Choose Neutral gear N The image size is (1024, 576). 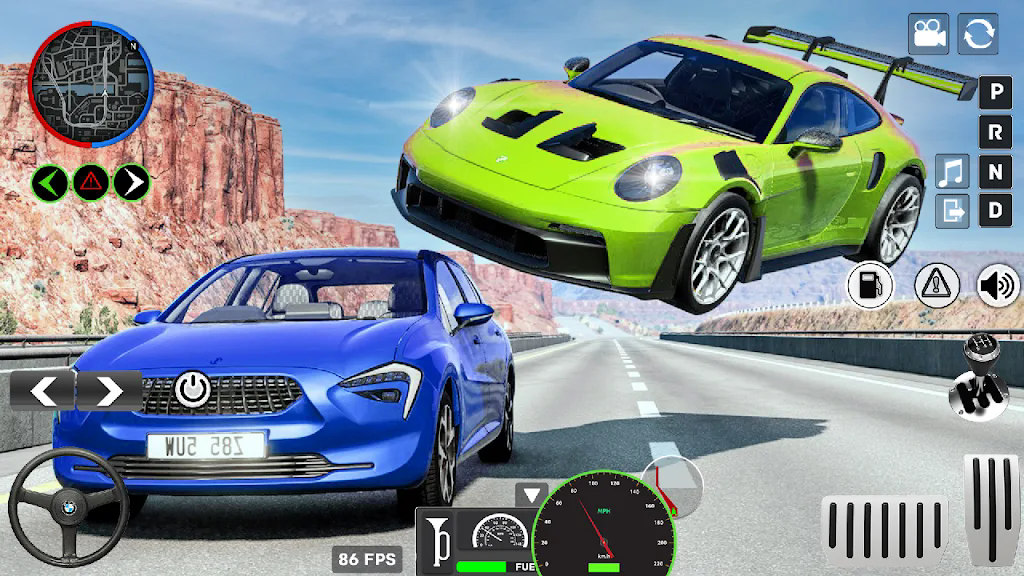(994, 172)
